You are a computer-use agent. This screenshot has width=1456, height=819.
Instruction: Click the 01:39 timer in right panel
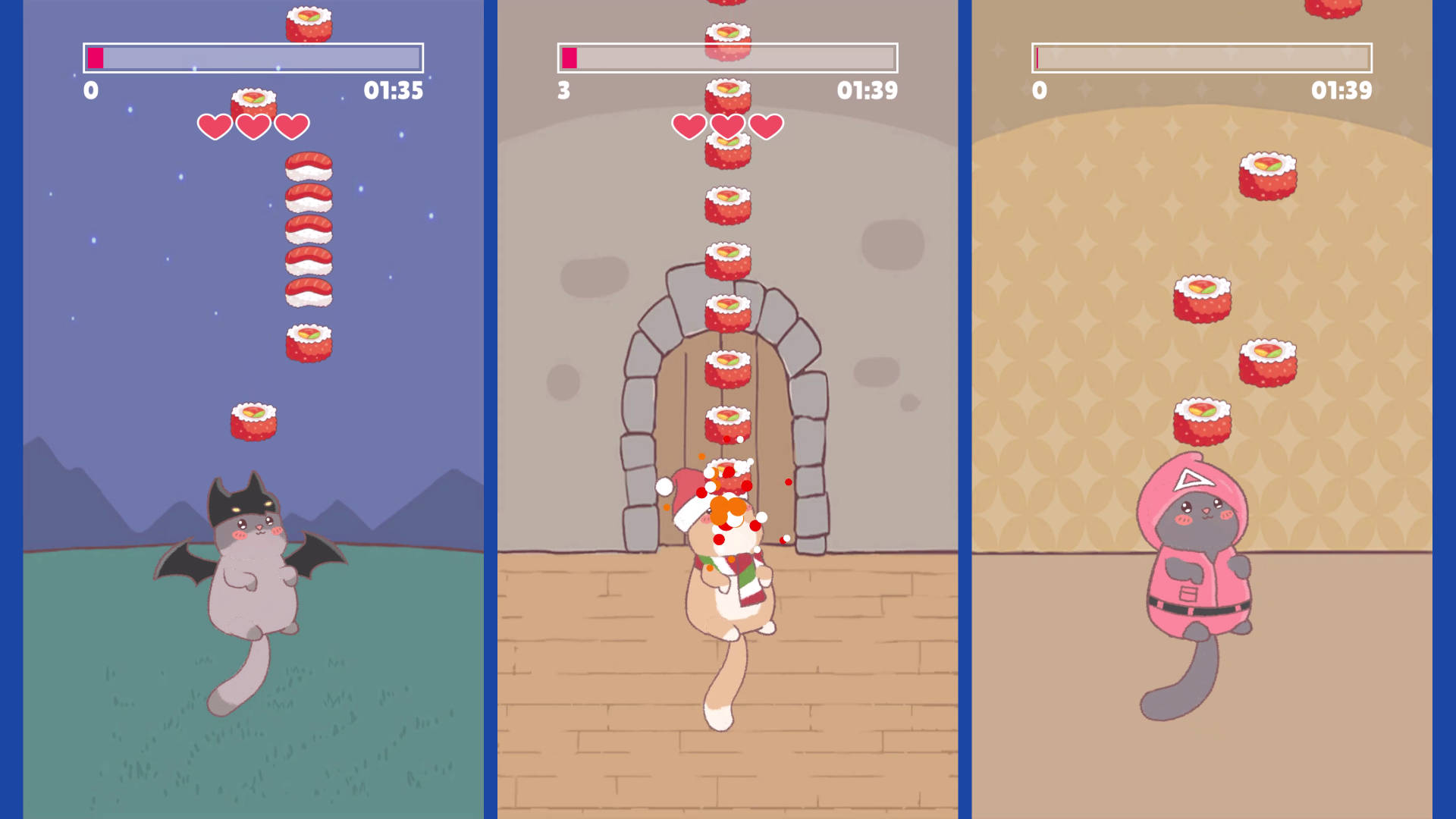pos(1341,91)
